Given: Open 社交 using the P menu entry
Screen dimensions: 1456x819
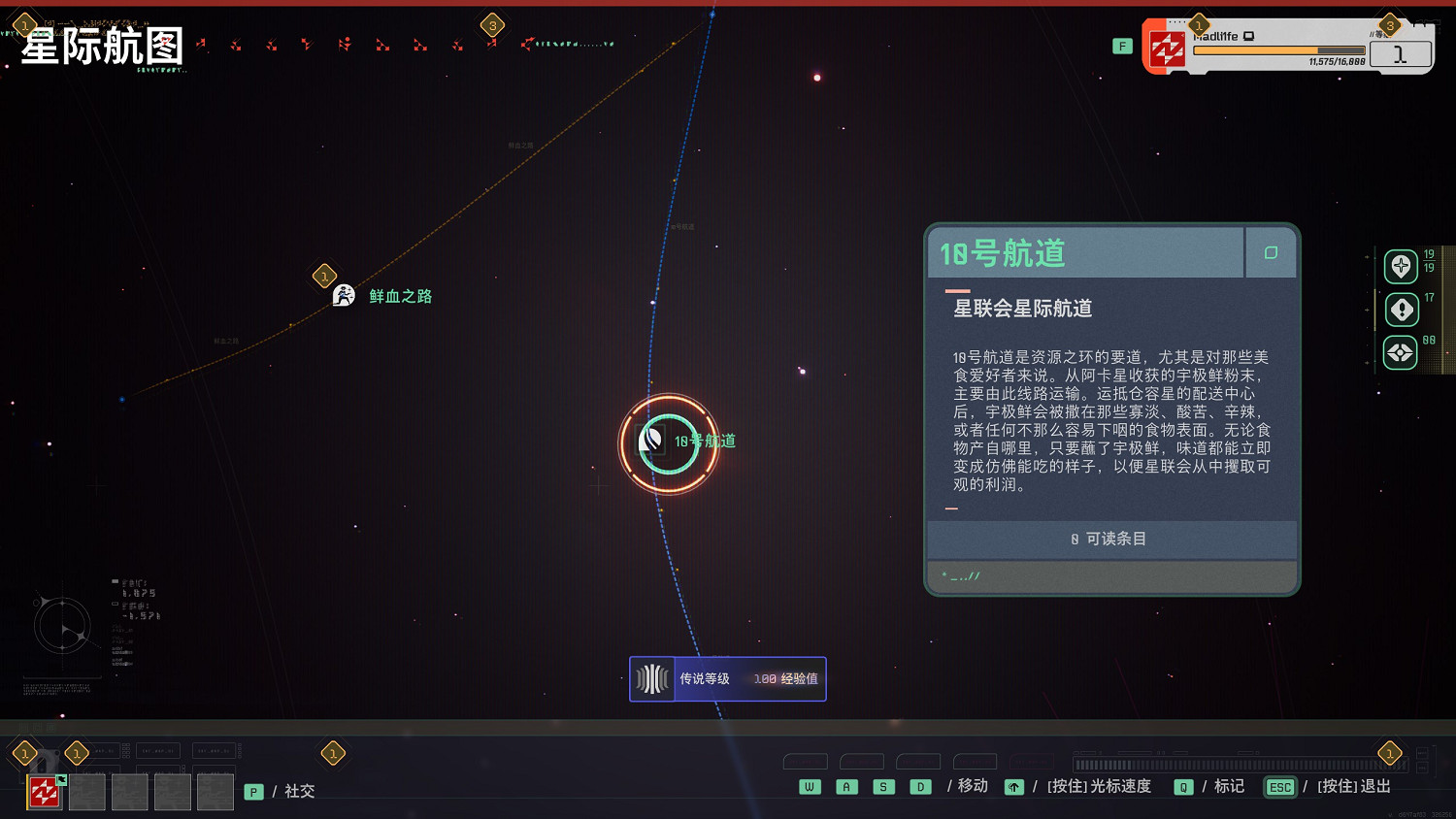Looking at the screenshot, I should (x=253, y=791).
